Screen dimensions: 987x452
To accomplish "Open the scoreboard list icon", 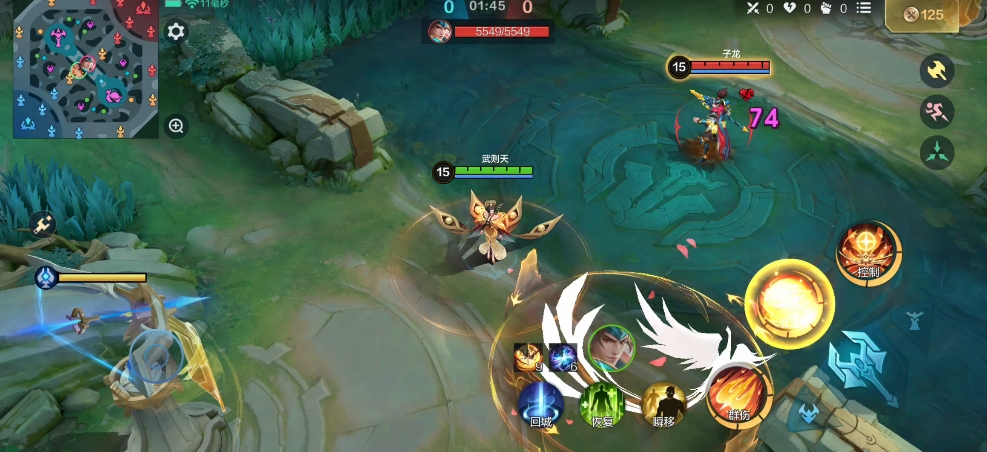I will [864, 9].
